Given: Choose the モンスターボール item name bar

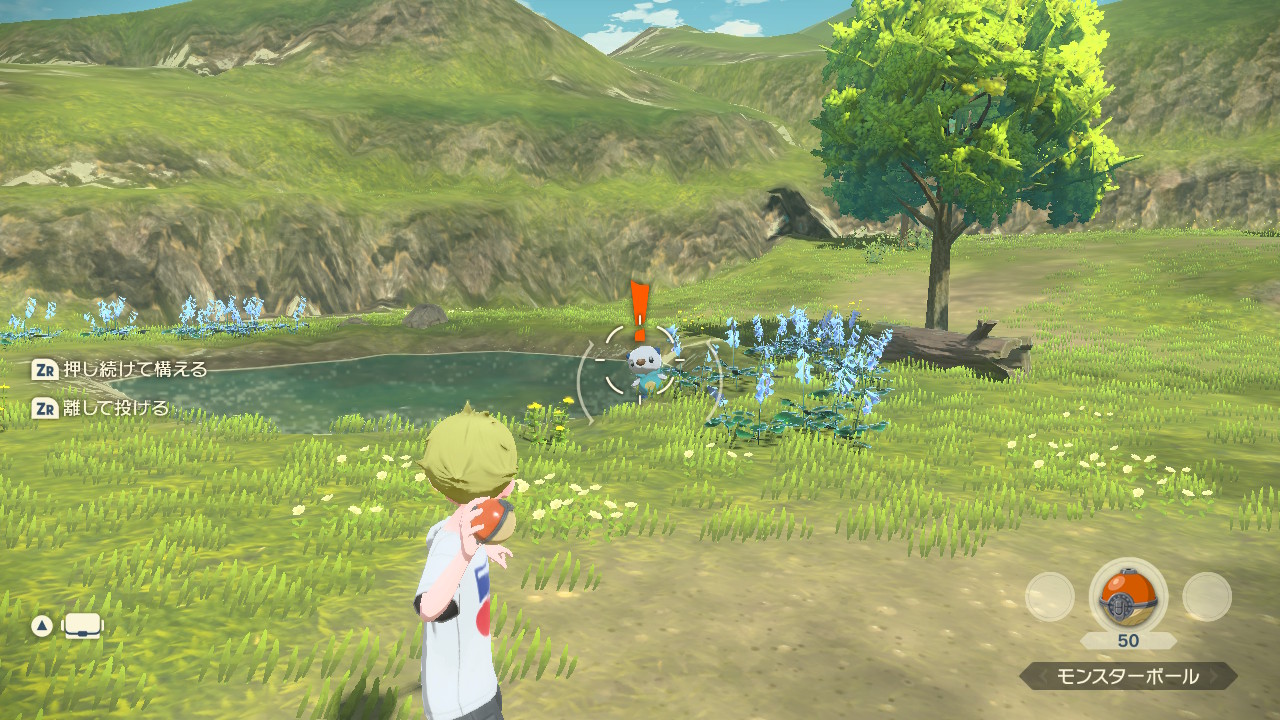Looking at the screenshot, I should point(1128,676).
